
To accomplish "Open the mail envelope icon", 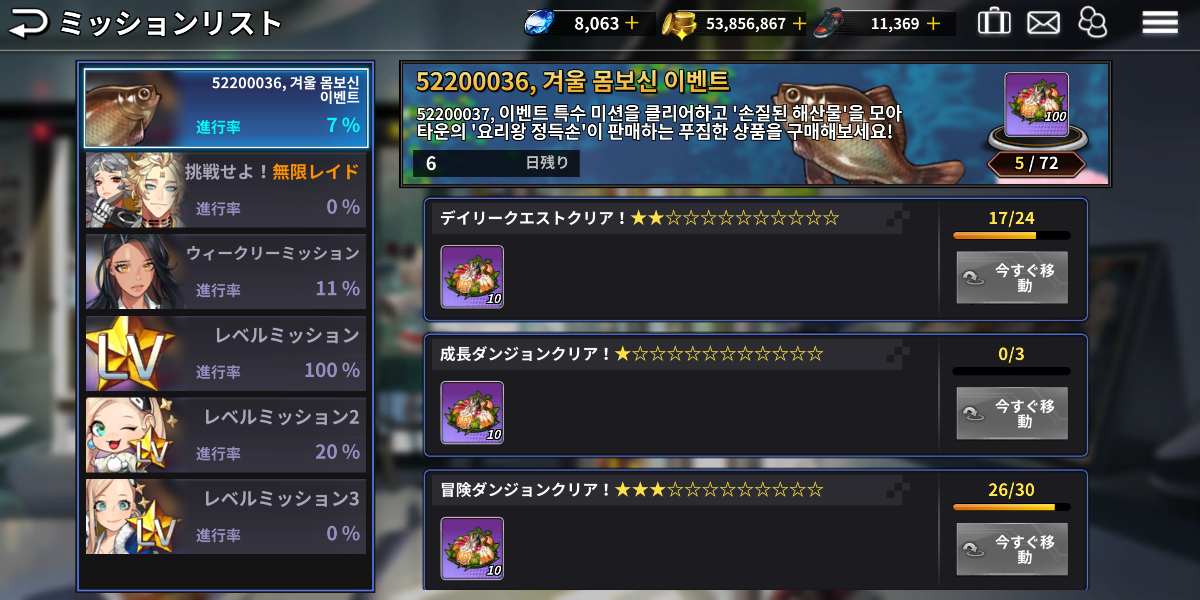I will point(1043,22).
